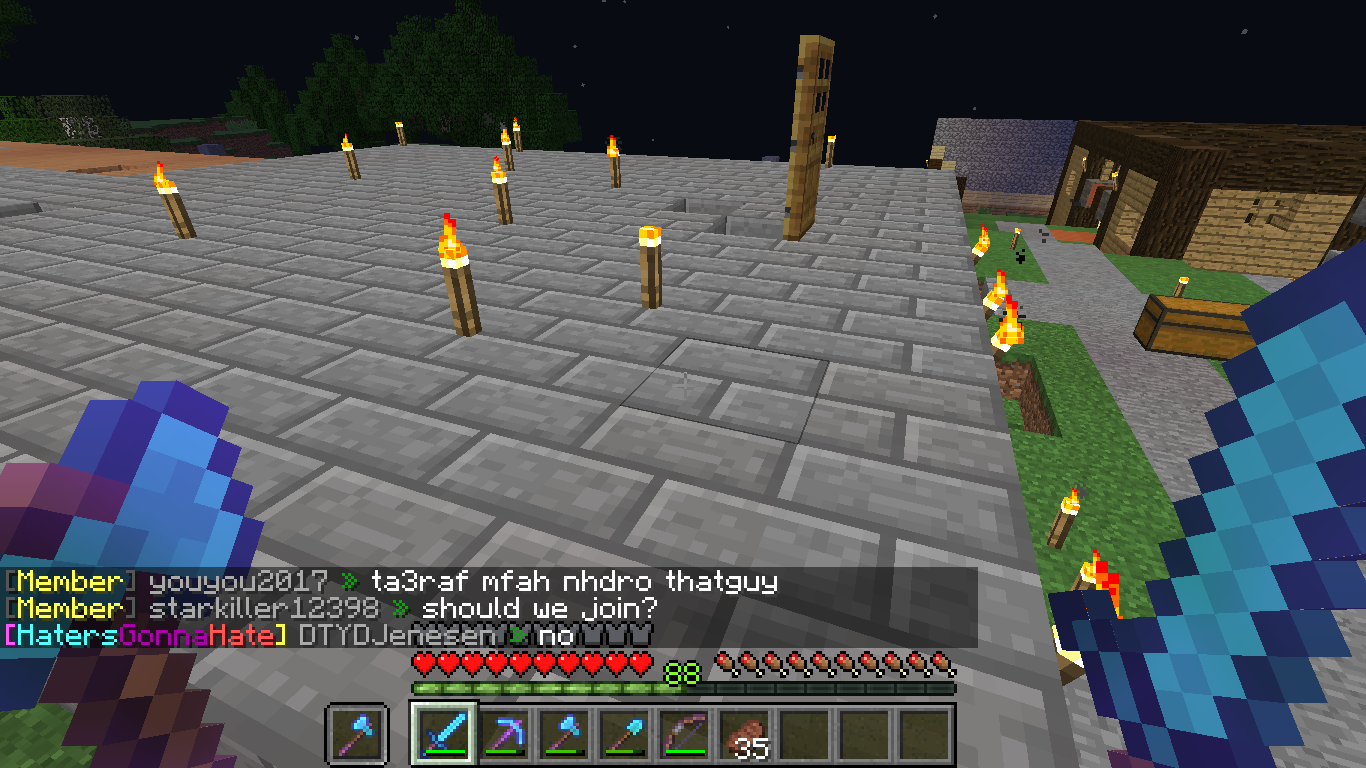Click starkiller12398's chat message line
The height and width of the screenshot is (768, 1366).
(540, 607)
